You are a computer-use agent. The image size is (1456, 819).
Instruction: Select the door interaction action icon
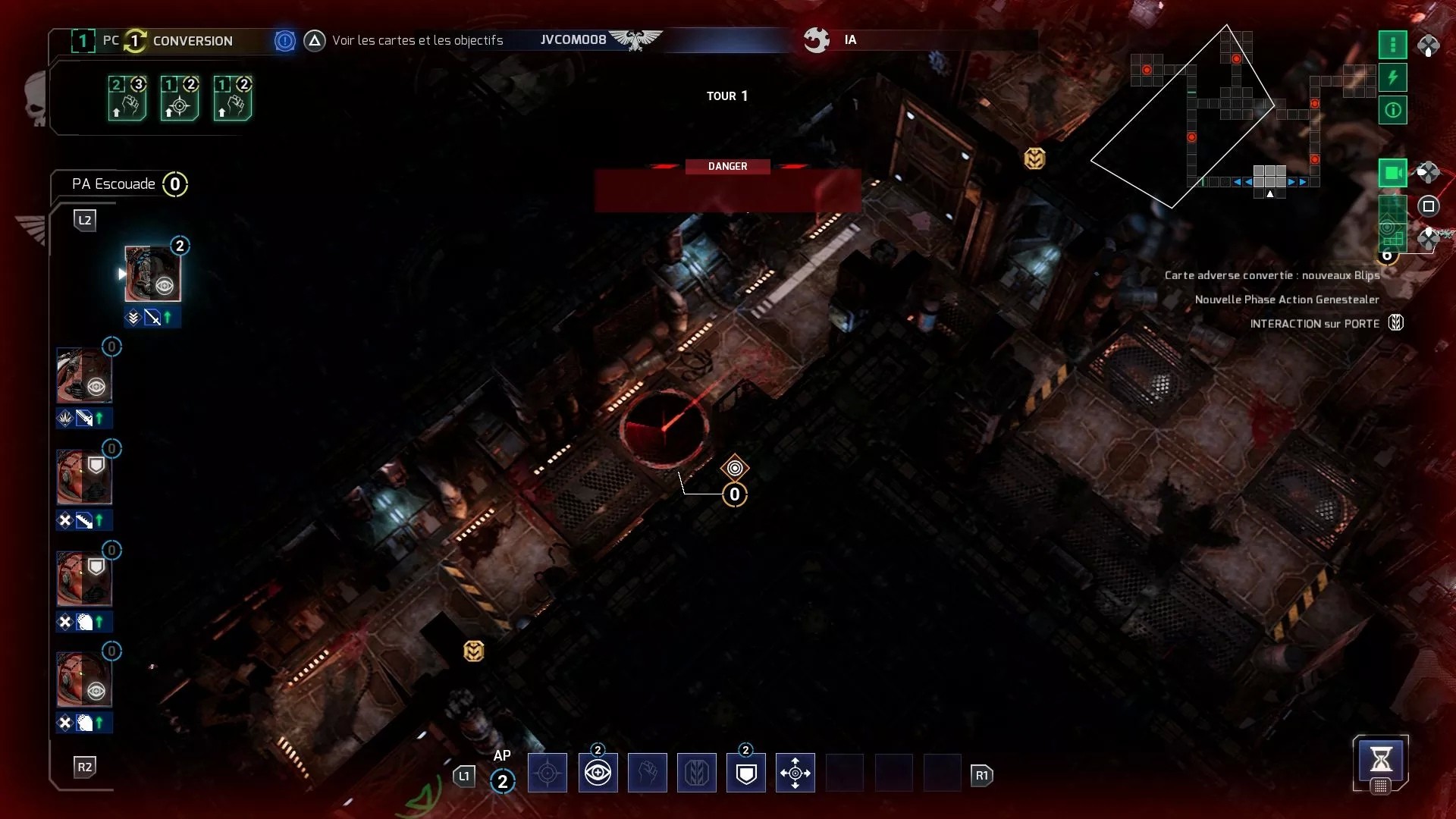[x=697, y=773]
